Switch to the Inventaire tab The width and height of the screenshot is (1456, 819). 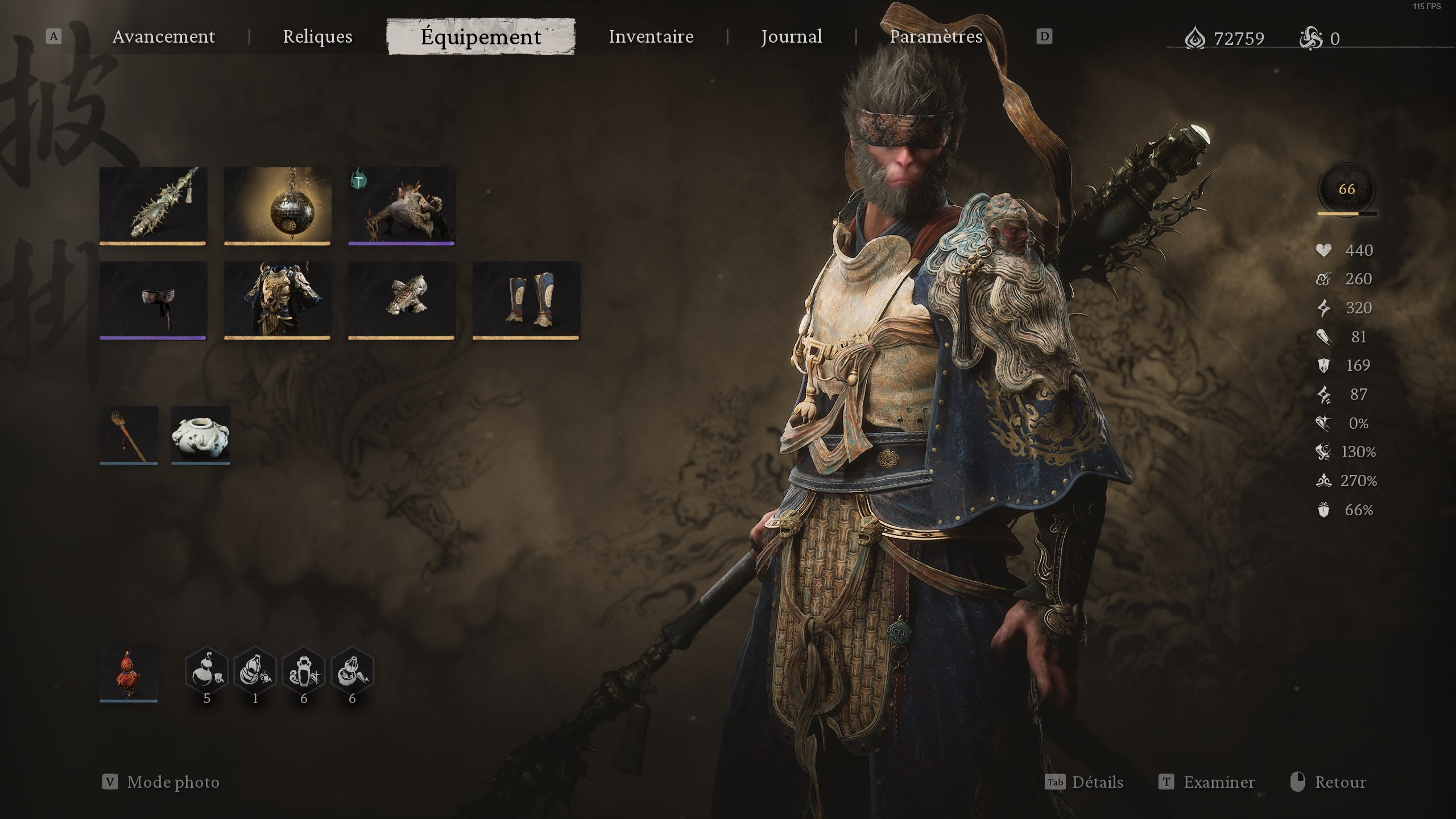tap(651, 36)
